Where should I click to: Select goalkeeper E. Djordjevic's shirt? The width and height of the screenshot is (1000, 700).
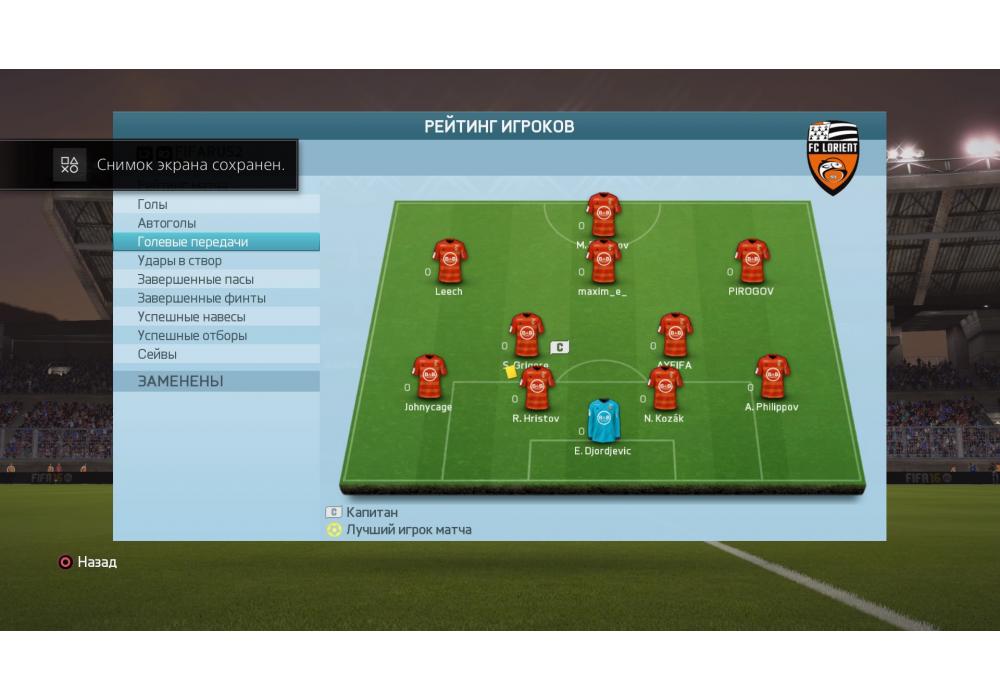click(x=602, y=421)
